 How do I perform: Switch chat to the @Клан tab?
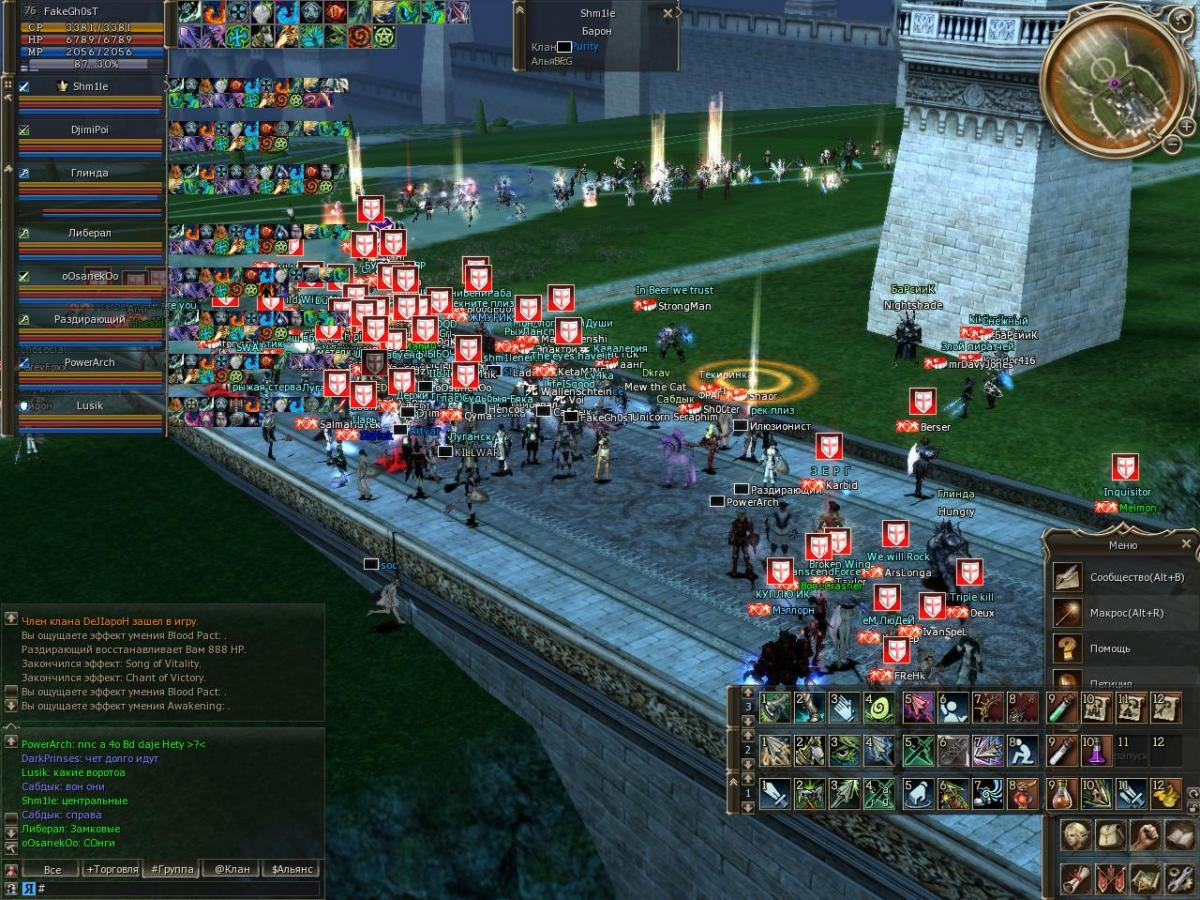point(232,869)
